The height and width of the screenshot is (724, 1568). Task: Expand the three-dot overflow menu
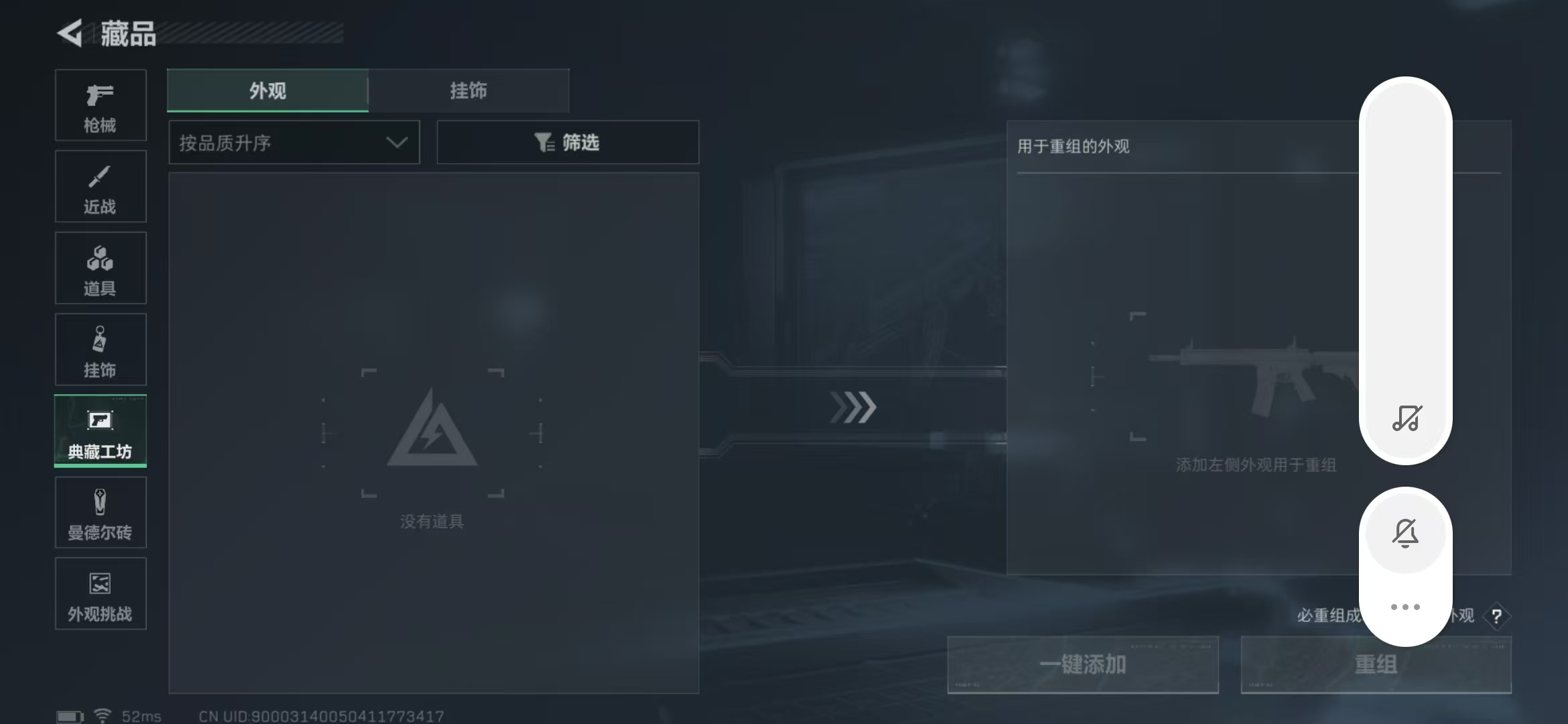coord(1405,607)
